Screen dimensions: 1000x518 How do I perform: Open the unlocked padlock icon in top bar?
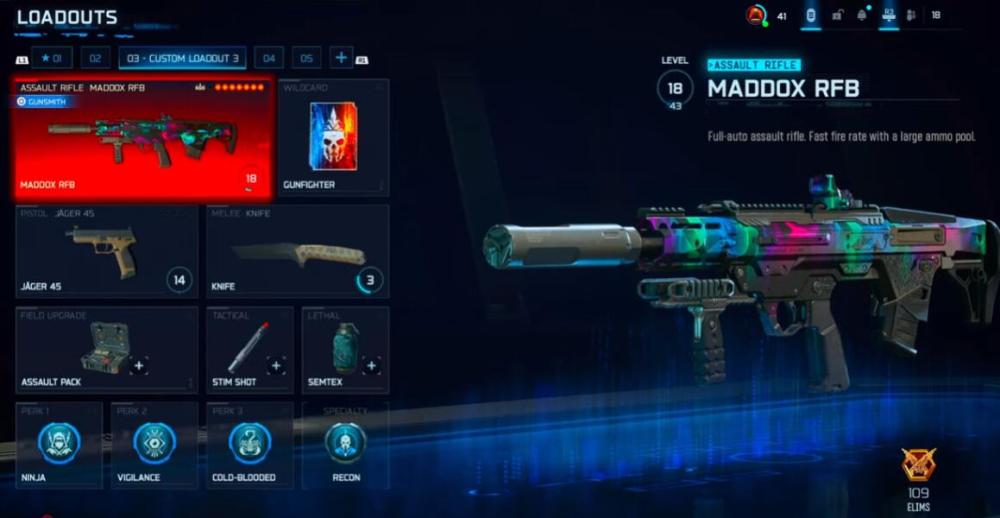point(836,15)
